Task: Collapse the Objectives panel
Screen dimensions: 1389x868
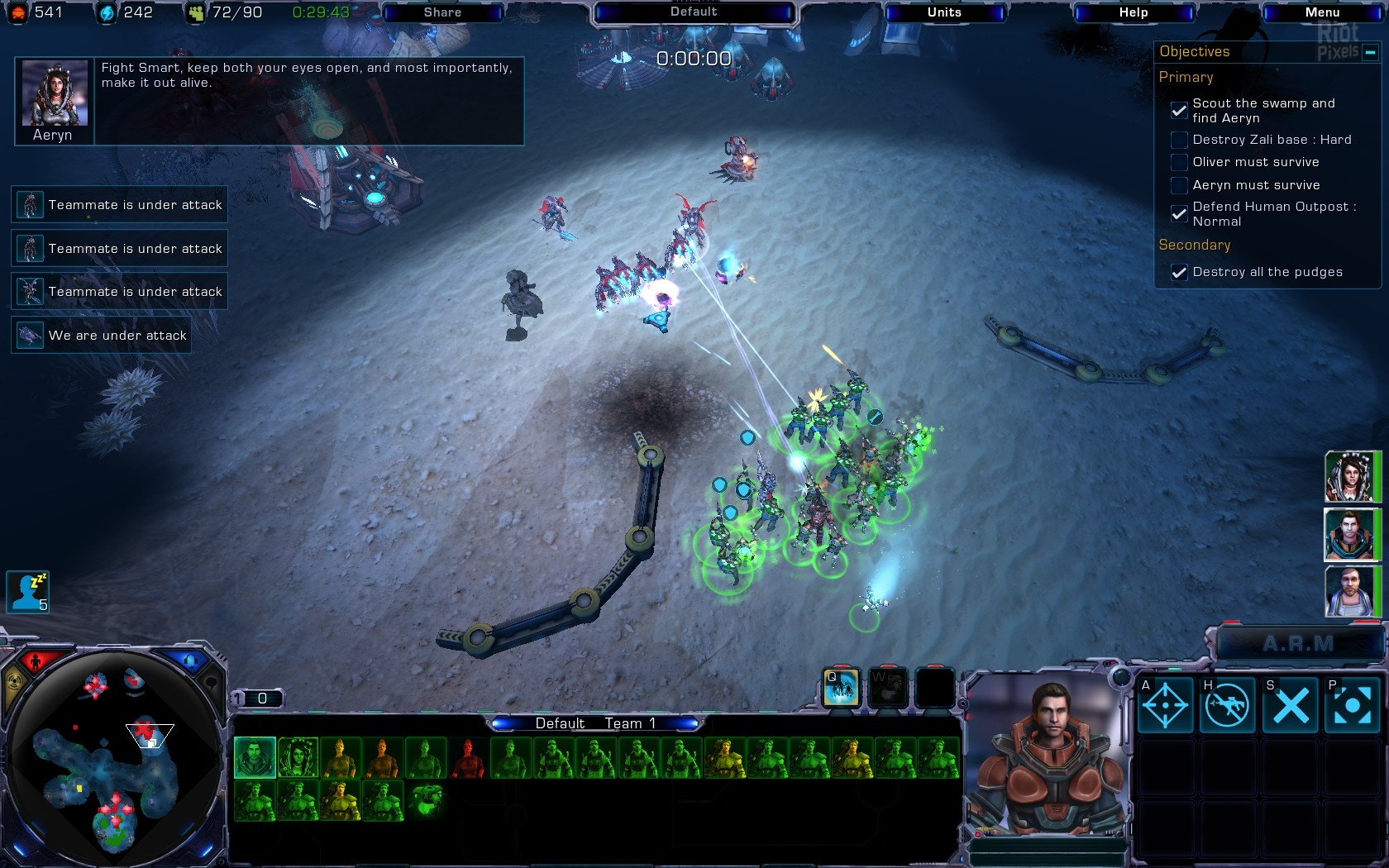Action: (x=1370, y=52)
